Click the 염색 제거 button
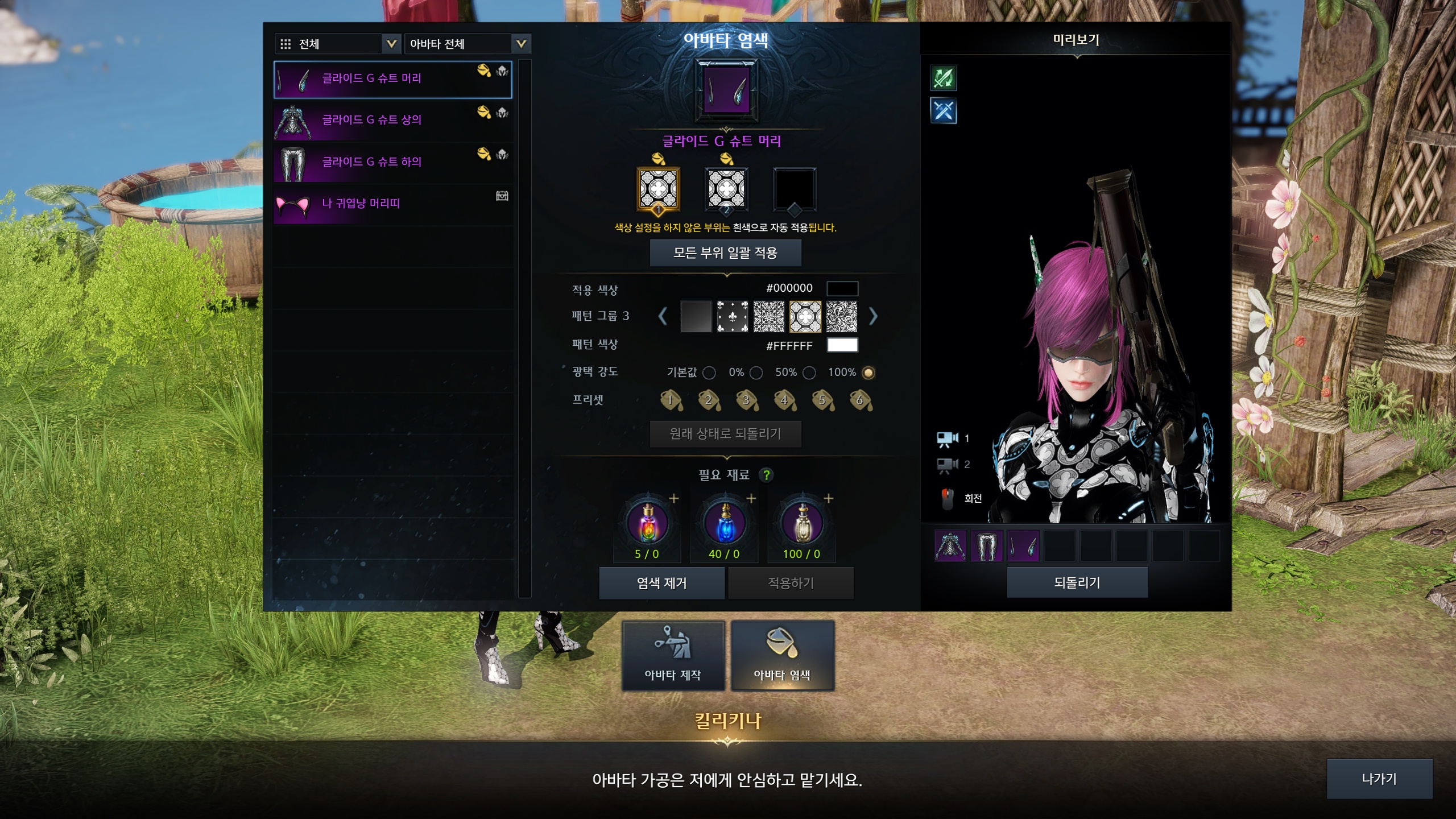The height and width of the screenshot is (819, 1456). pos(661,583)
